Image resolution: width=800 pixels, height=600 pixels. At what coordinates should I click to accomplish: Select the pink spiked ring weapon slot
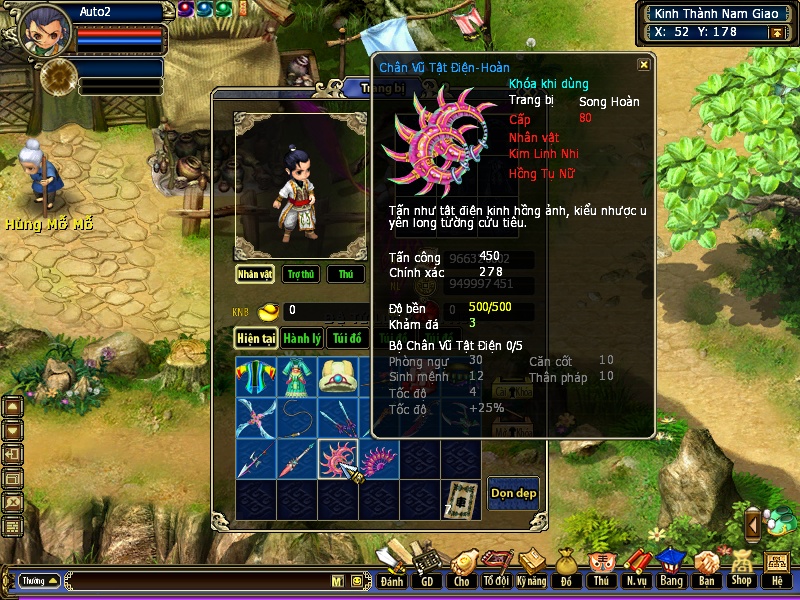337,459
